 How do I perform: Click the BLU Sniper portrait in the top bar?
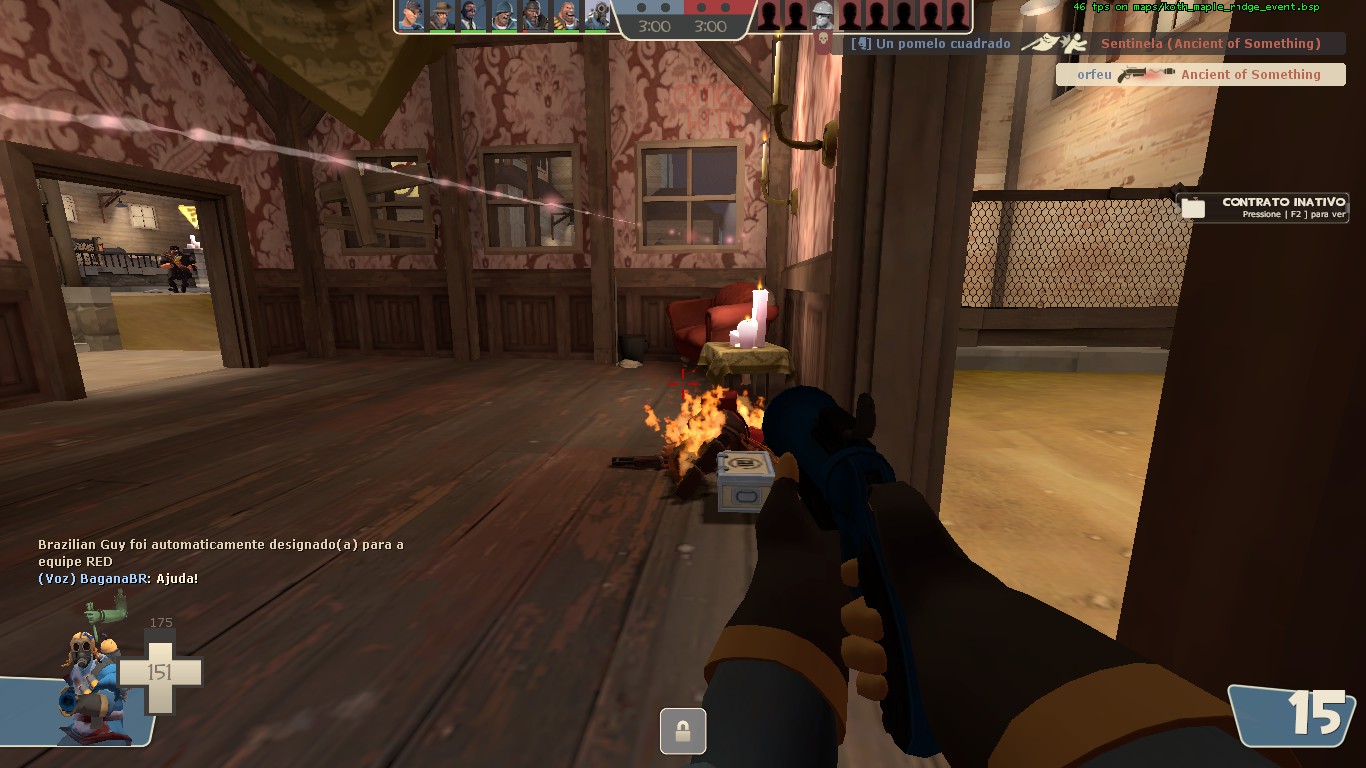442,15
